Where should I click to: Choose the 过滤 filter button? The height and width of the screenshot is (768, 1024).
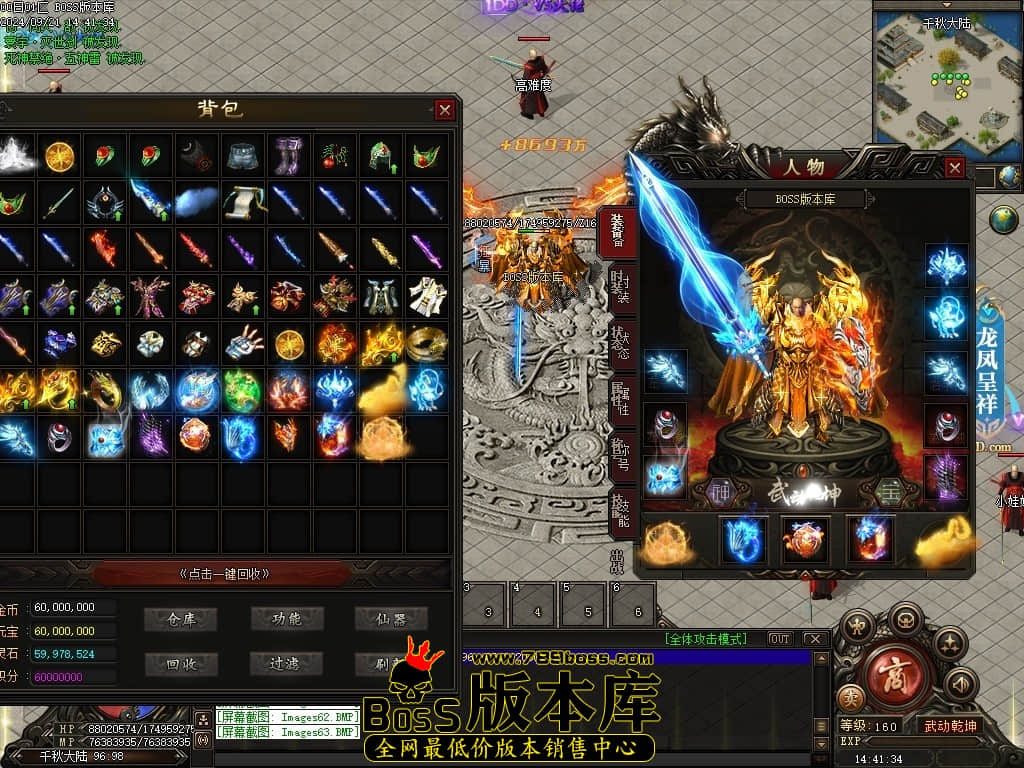(x=286, y=663)
